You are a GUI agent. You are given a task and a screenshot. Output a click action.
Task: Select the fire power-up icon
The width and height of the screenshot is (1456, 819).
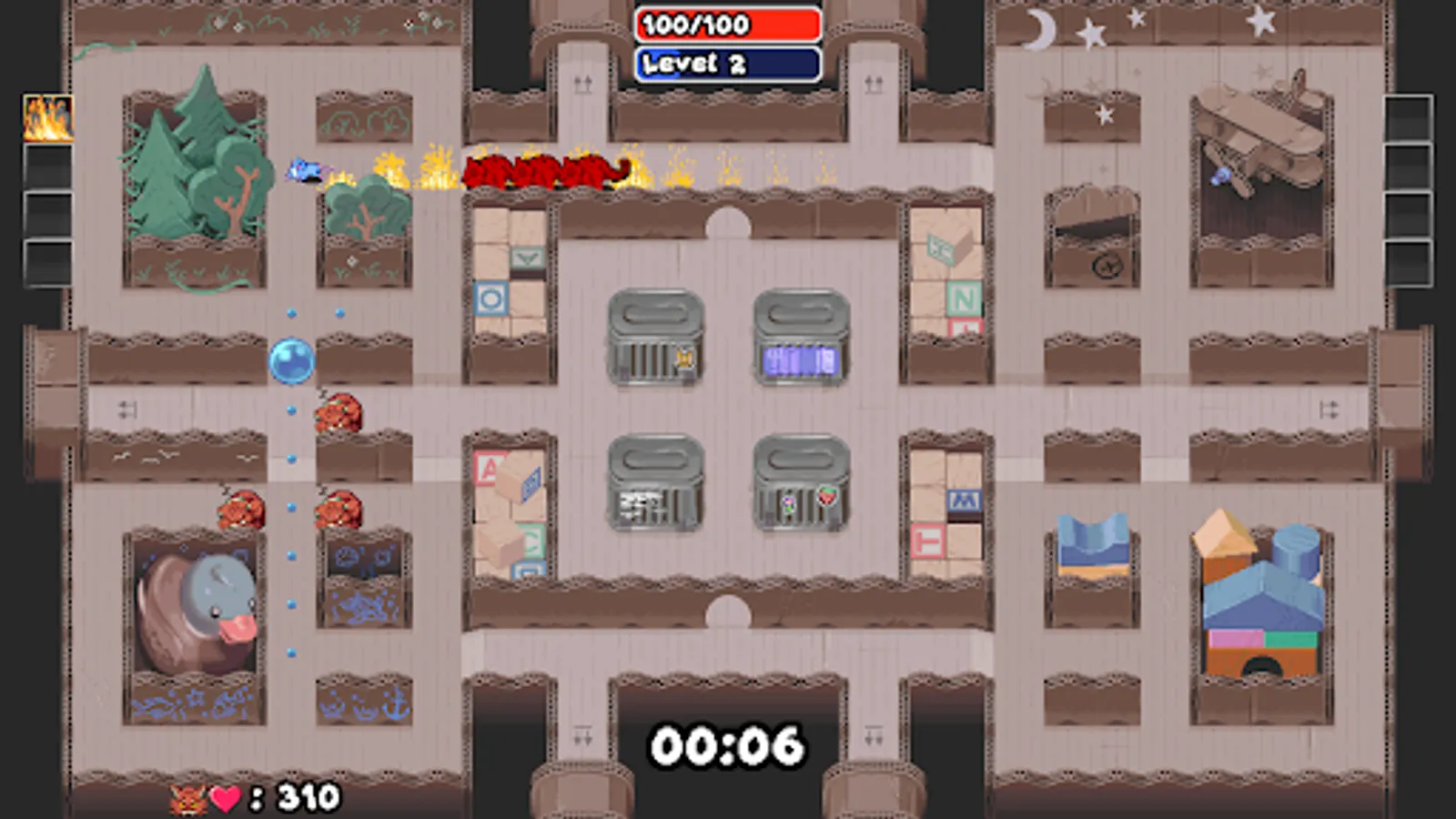(47, 118)
